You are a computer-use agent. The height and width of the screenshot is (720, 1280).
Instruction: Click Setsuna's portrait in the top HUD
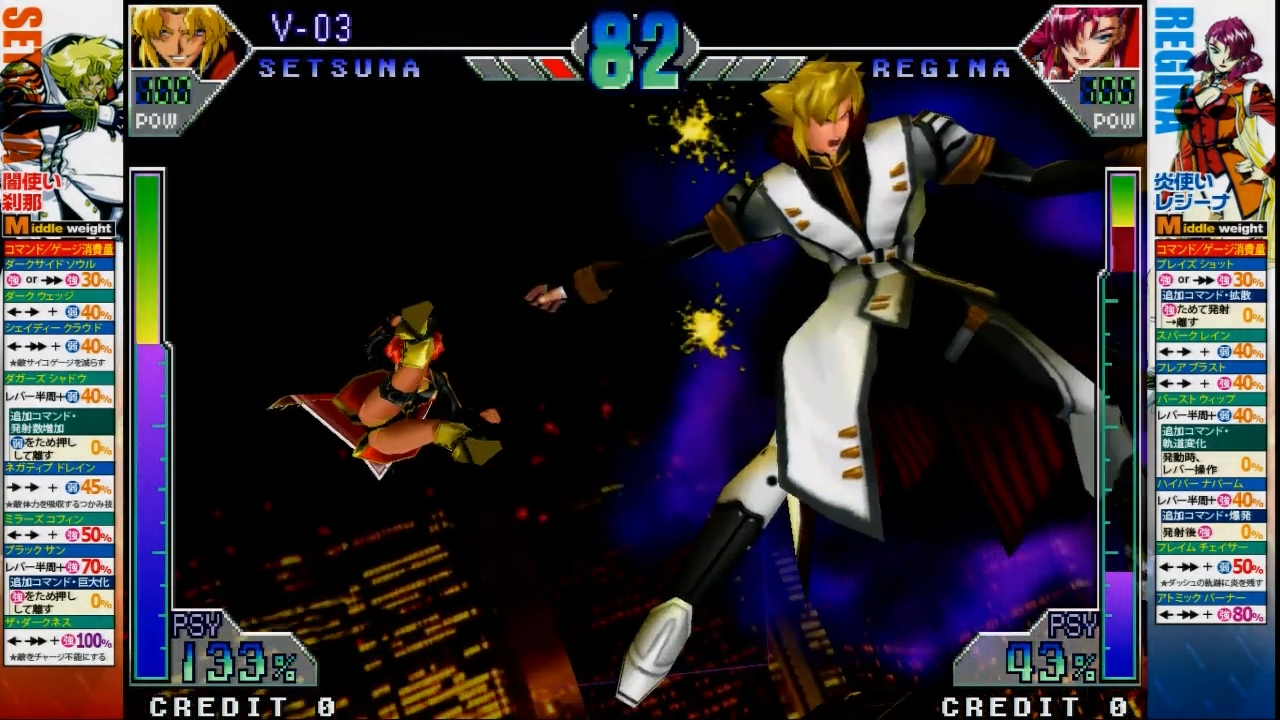pos(182,40)
